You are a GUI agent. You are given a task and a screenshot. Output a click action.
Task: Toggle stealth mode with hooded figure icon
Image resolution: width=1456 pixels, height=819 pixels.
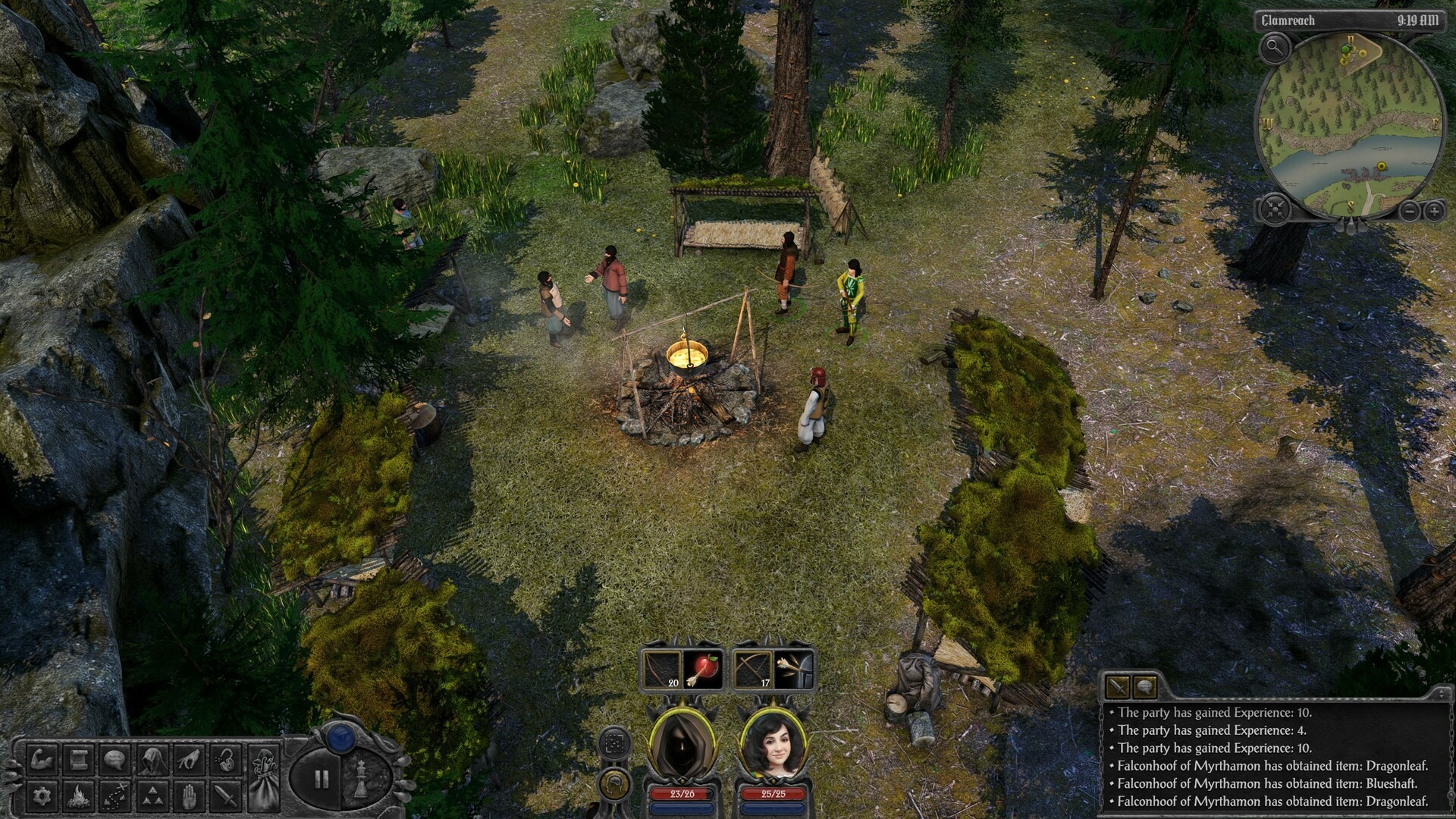pyautogui.click(x=153, y=760)
